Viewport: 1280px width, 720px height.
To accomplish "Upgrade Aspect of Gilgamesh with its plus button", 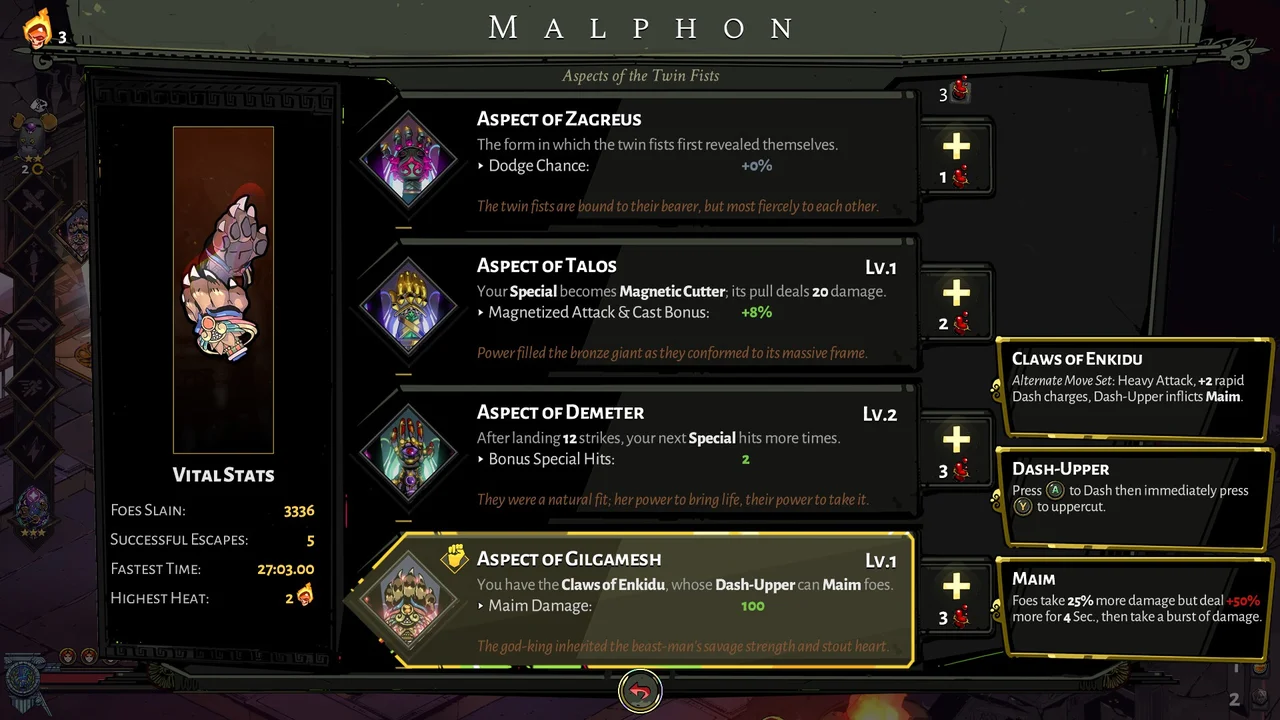I will pos(956,584).
